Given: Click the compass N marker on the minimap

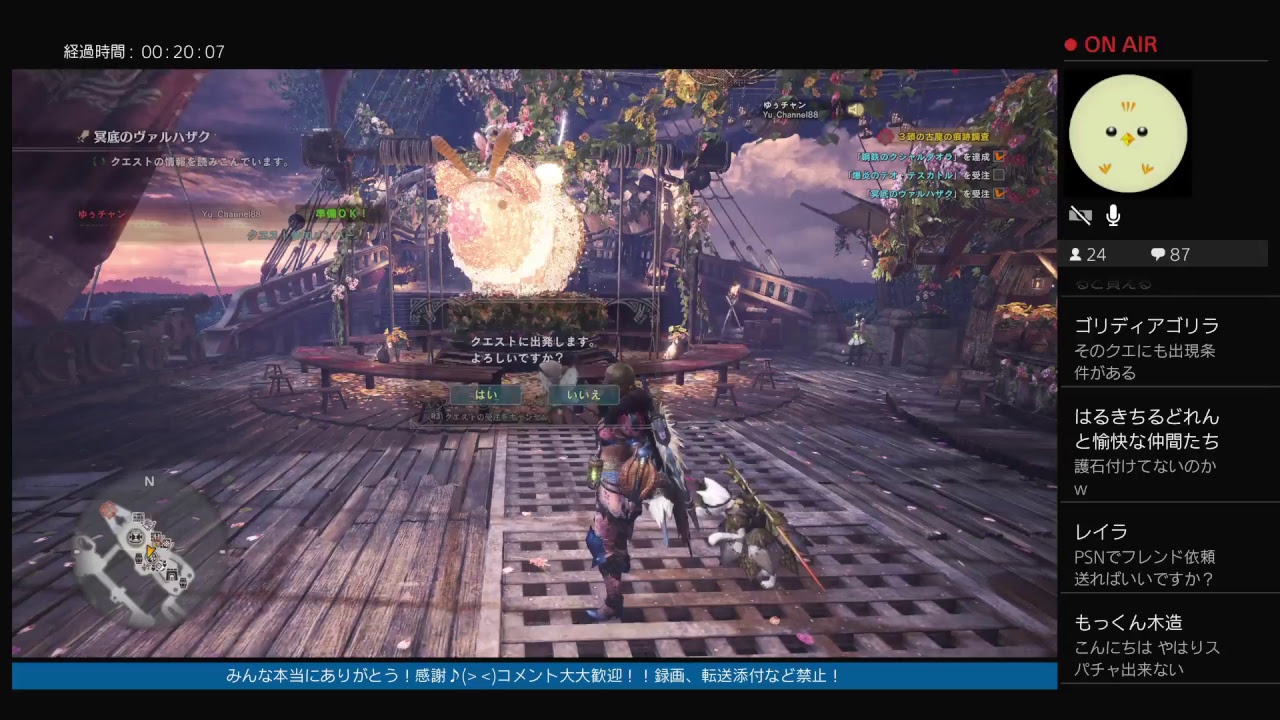Looking at the screenshot, I should click(150, 481).
